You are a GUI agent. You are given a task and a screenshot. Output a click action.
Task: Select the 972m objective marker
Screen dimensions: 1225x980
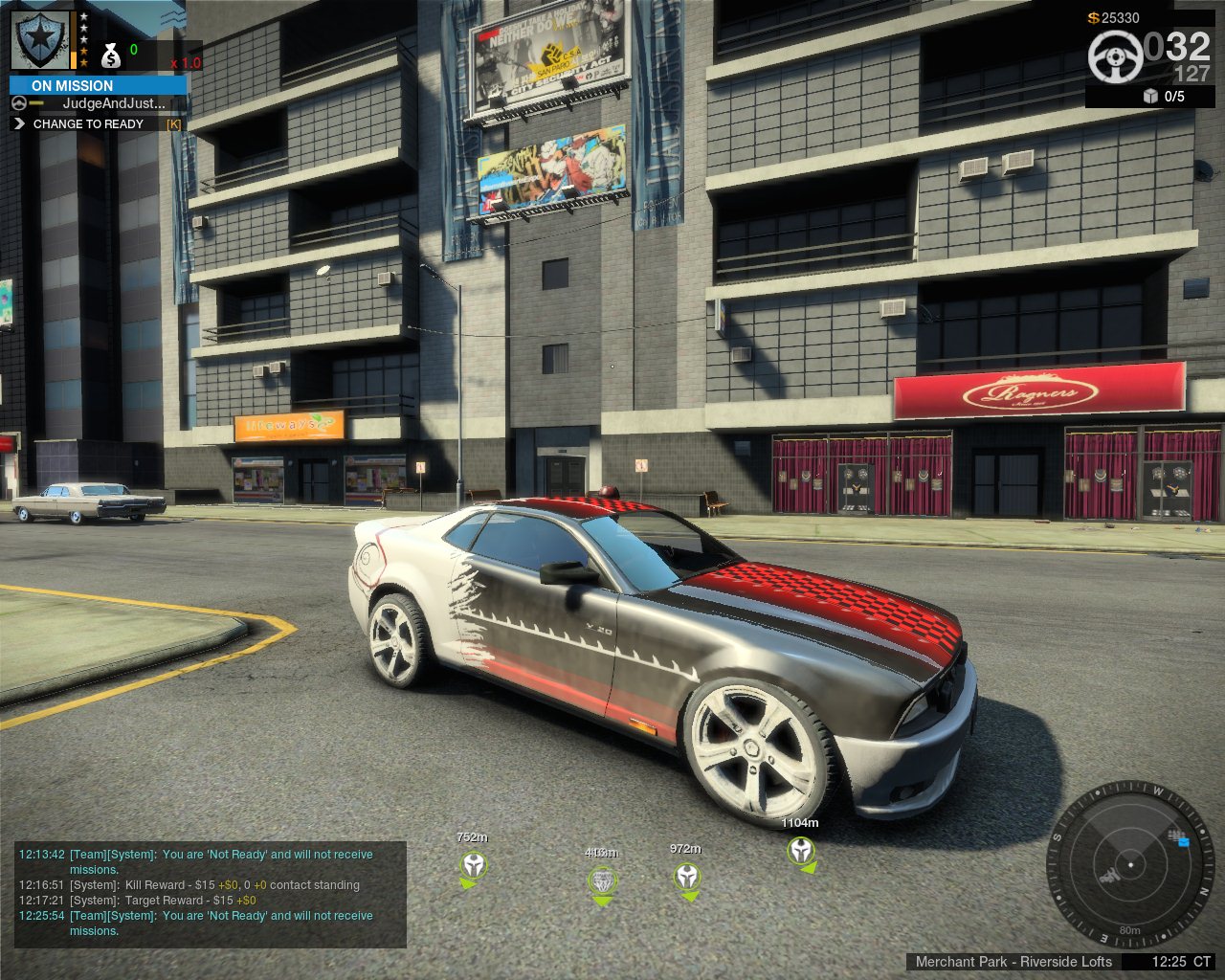click(686, 876)
